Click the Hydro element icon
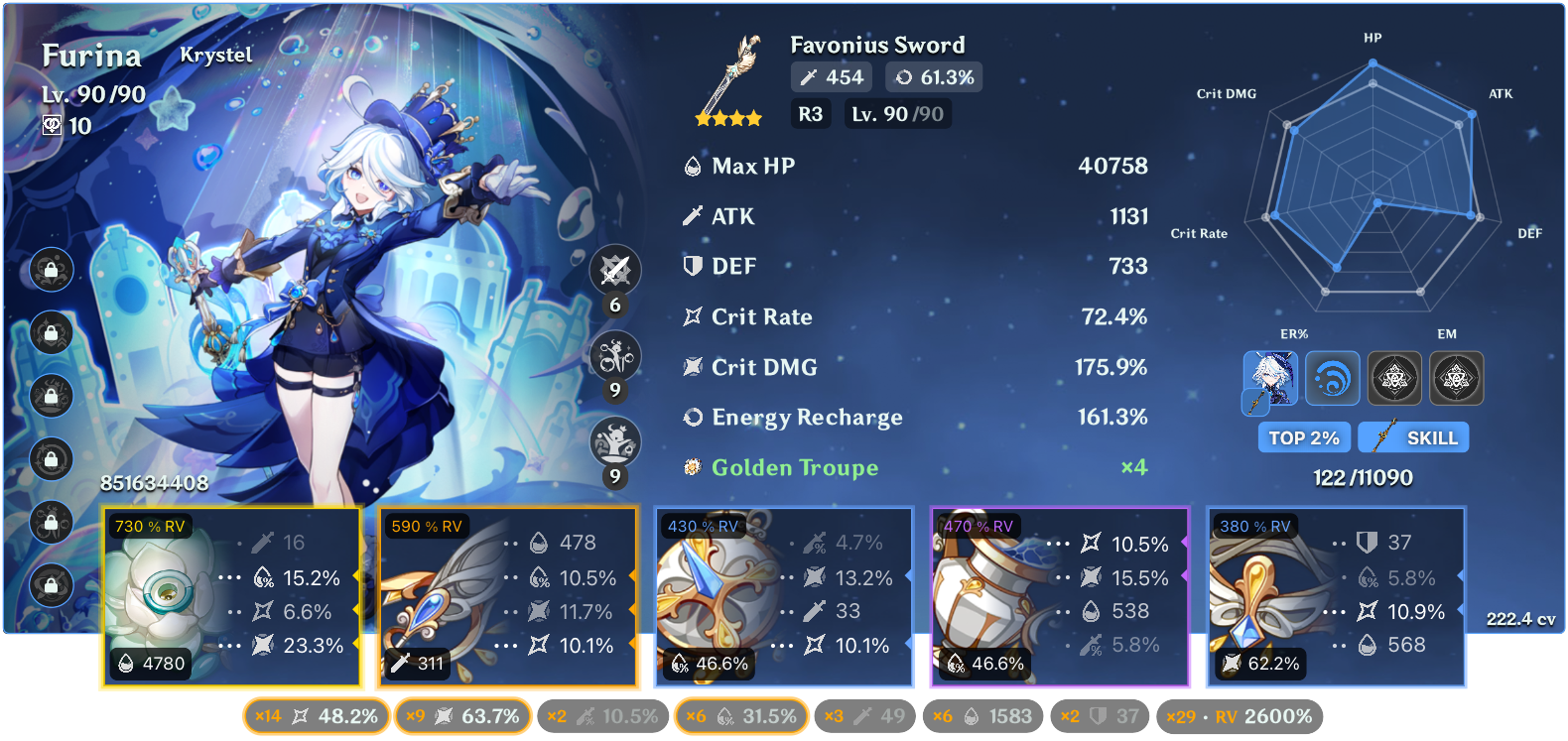 pyautogui.click(x=1332, y=378)
